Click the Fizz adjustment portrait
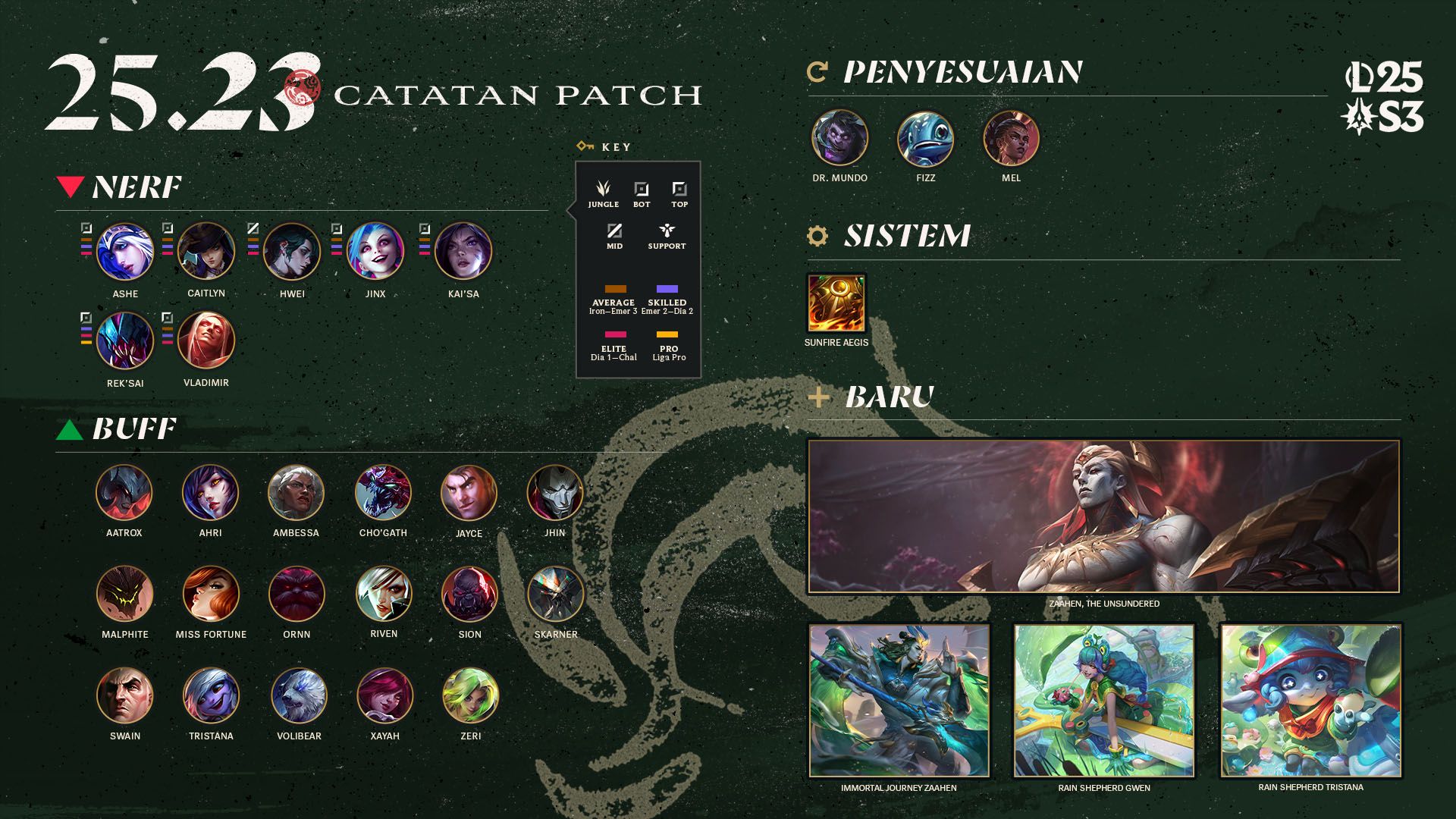The height and width of the screenshot is (819, 1456). coord(925,138)
